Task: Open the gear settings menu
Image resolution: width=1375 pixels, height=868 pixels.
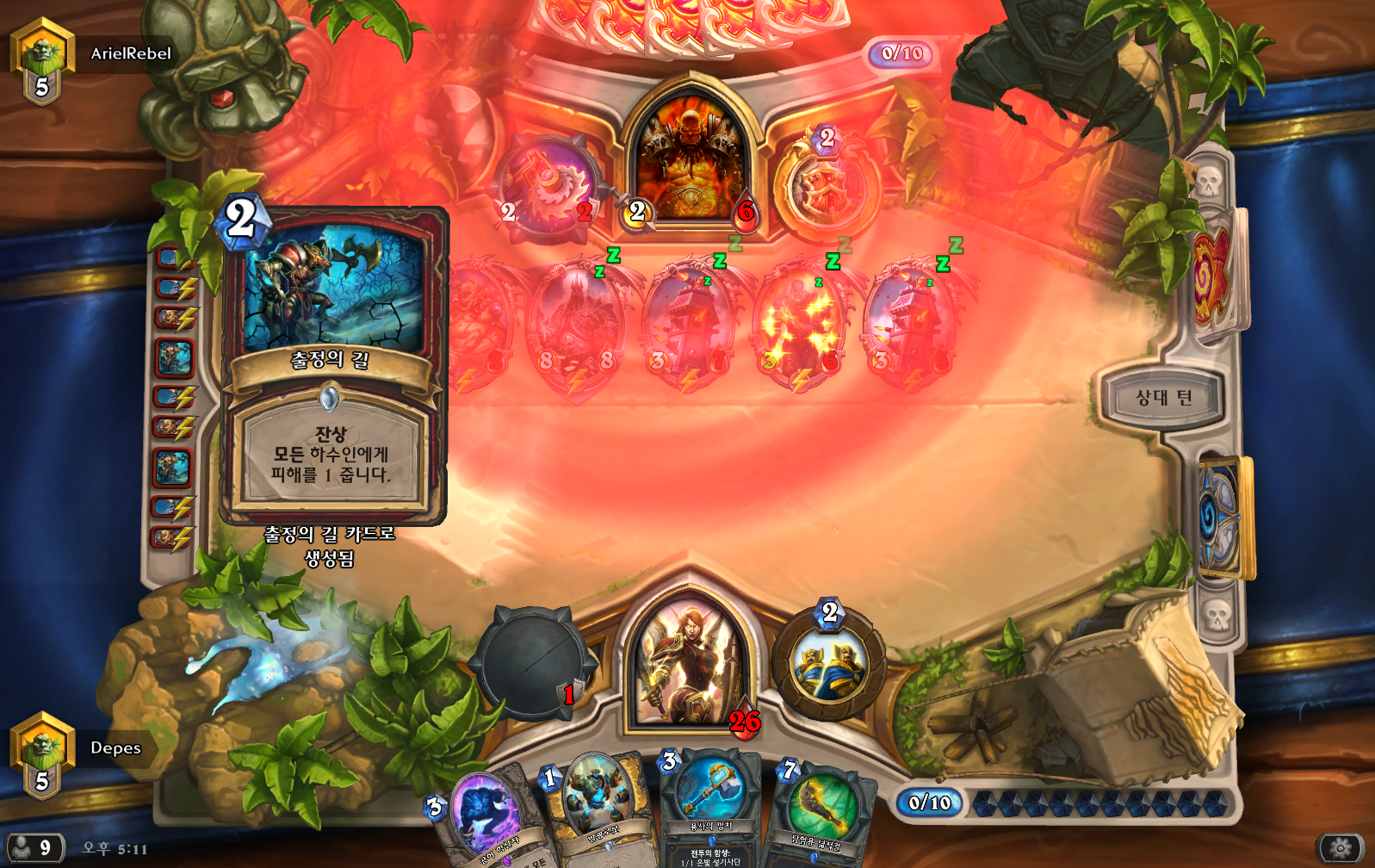Action: click(x=1340, y=848)
